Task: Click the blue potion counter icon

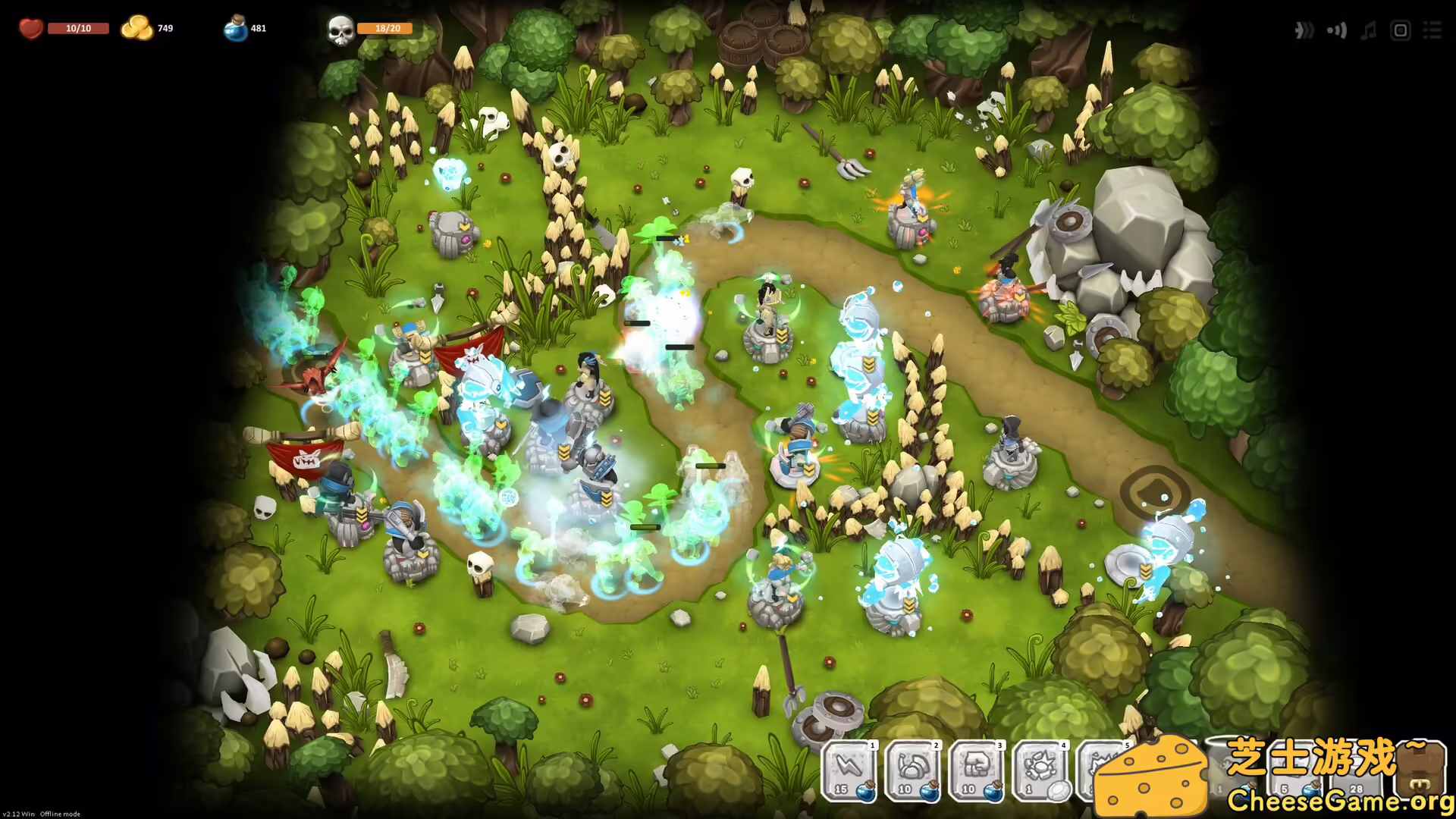Action: click(234, 27)
